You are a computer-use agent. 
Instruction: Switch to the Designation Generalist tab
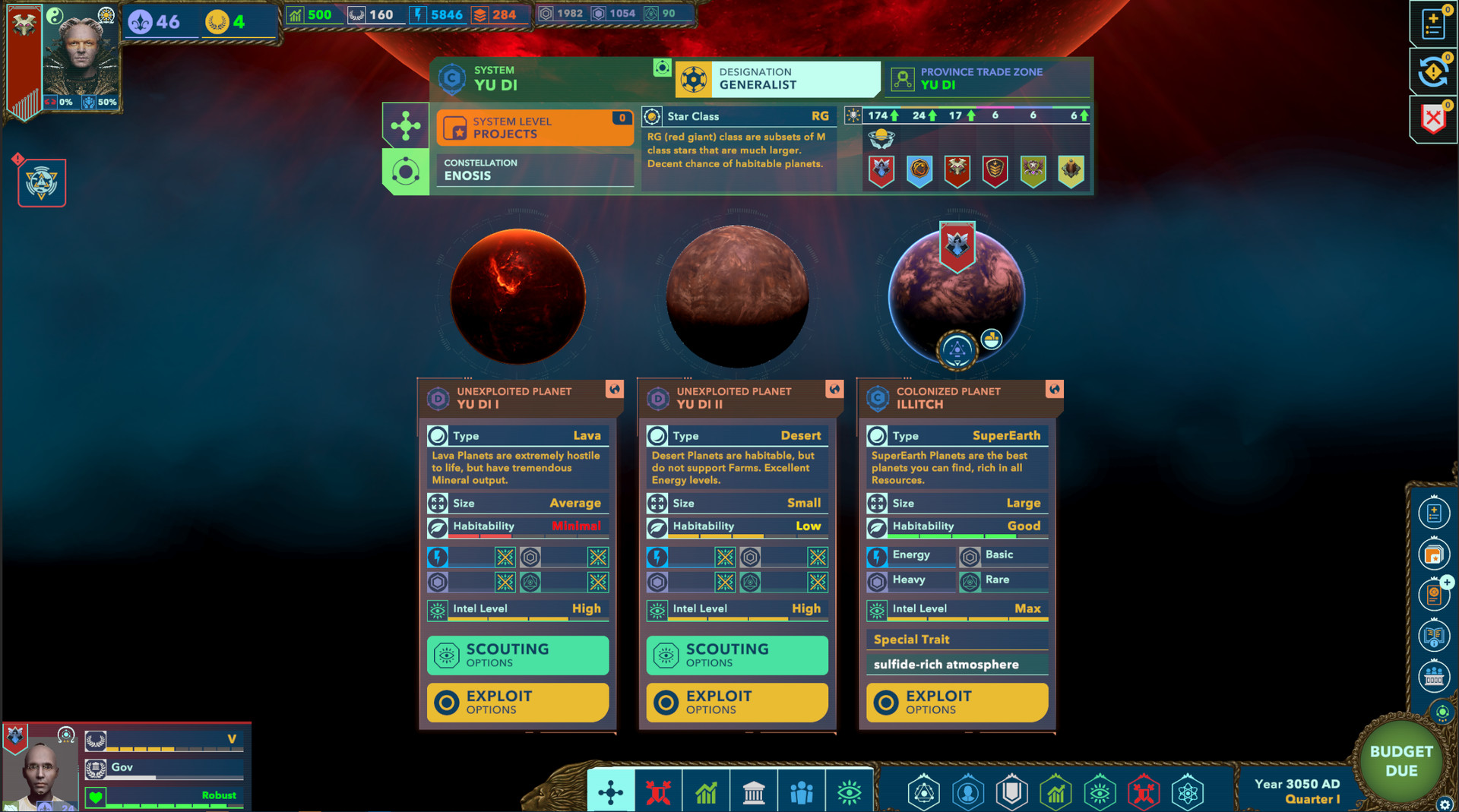[777, 78]
